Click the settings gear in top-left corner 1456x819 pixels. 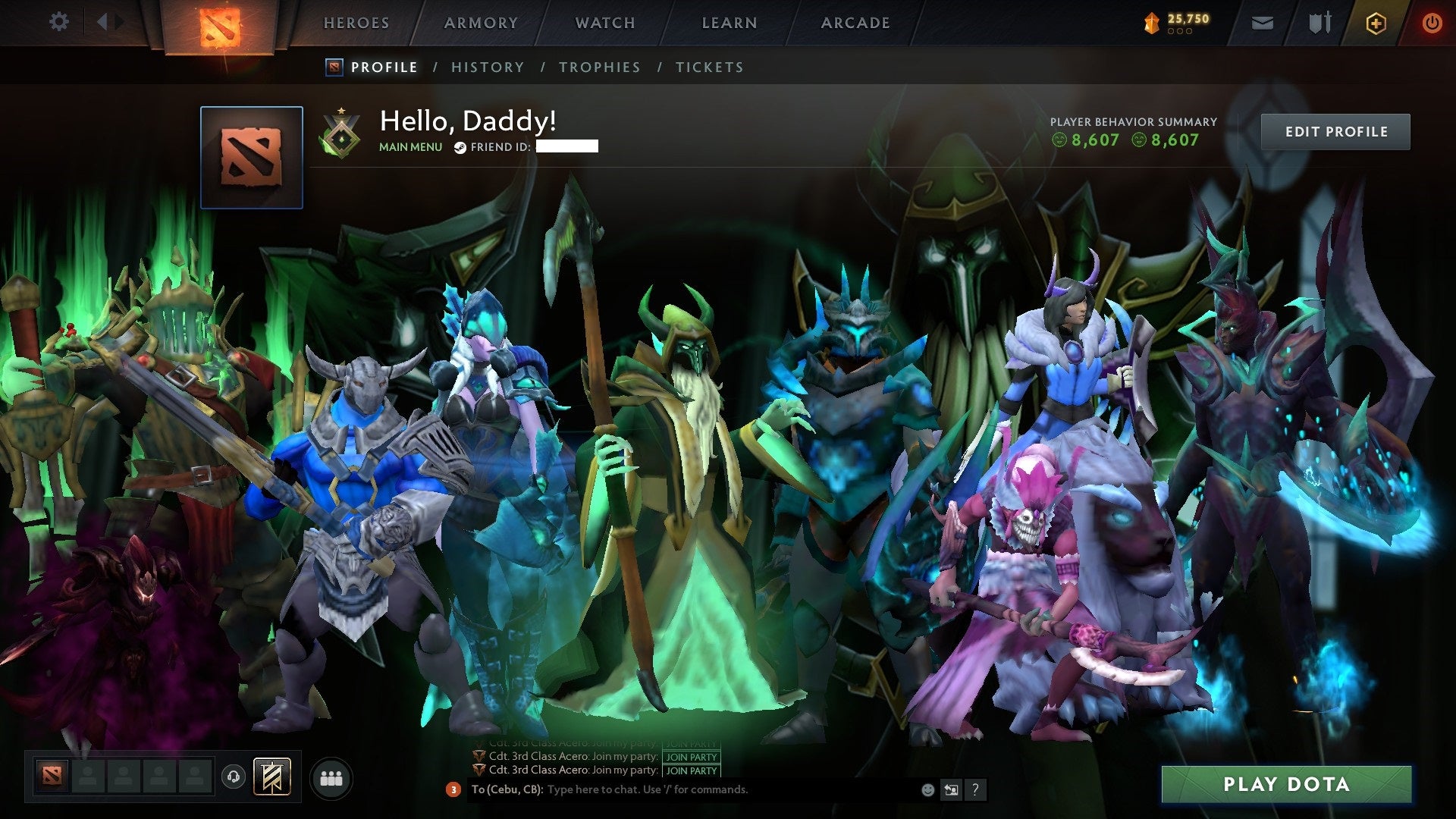[58, 21]
